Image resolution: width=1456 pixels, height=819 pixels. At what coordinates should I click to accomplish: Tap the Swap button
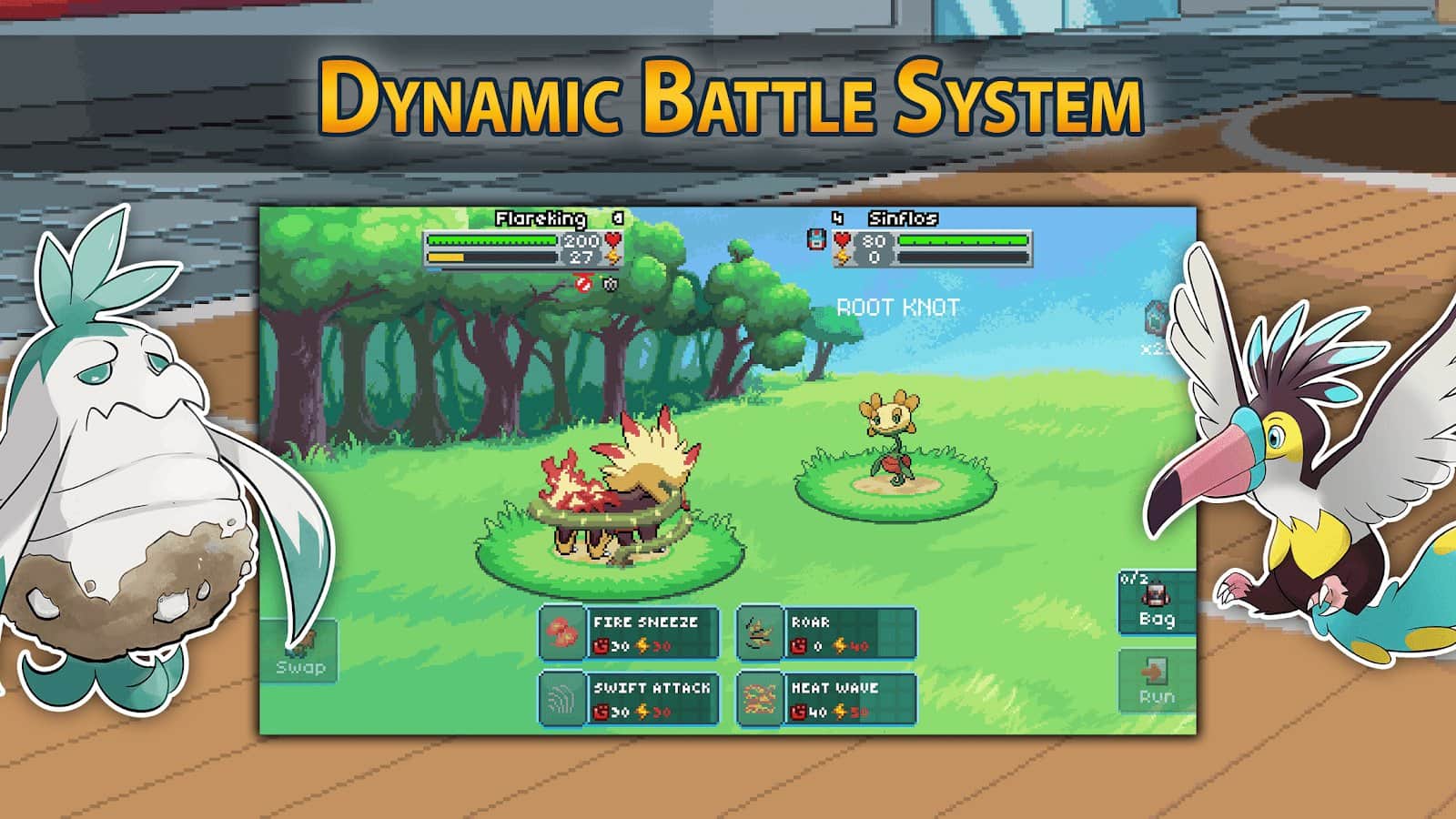pos(300,652)
